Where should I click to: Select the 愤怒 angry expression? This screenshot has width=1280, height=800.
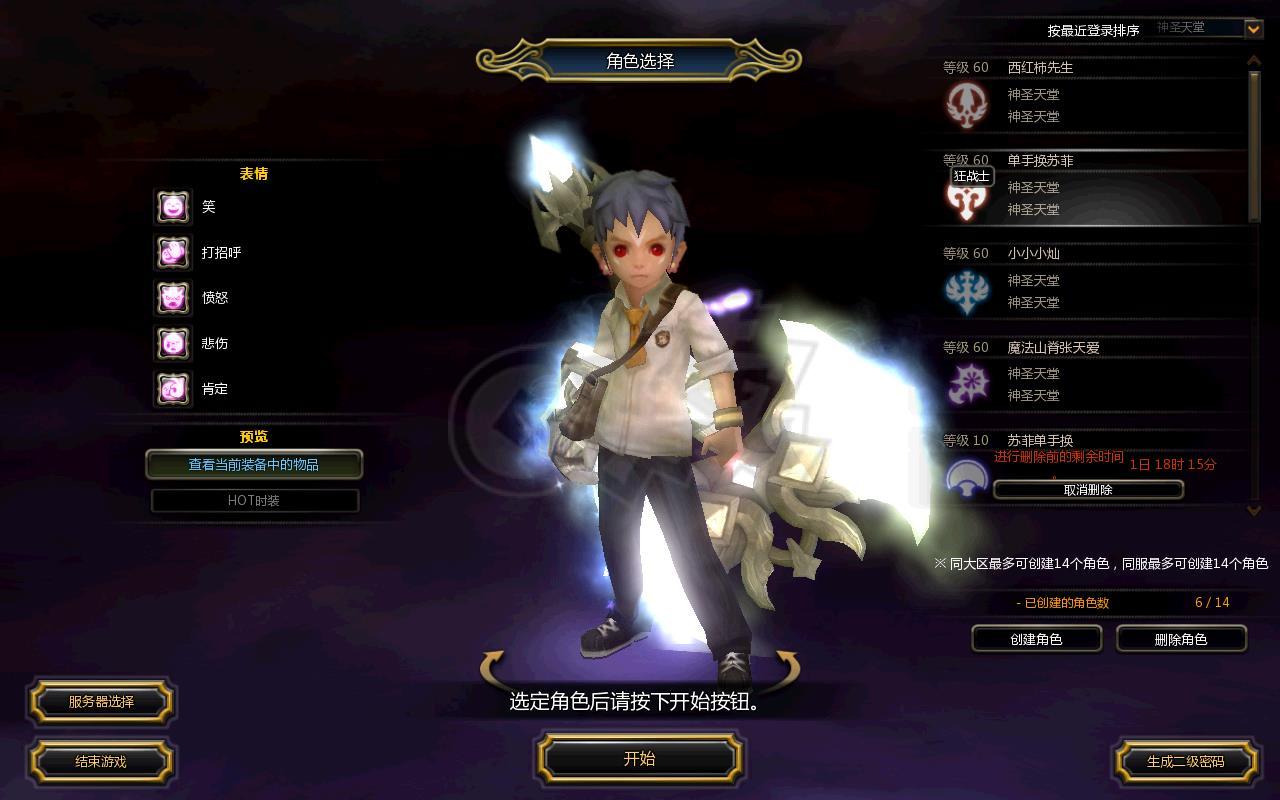[x=173, y=298]
